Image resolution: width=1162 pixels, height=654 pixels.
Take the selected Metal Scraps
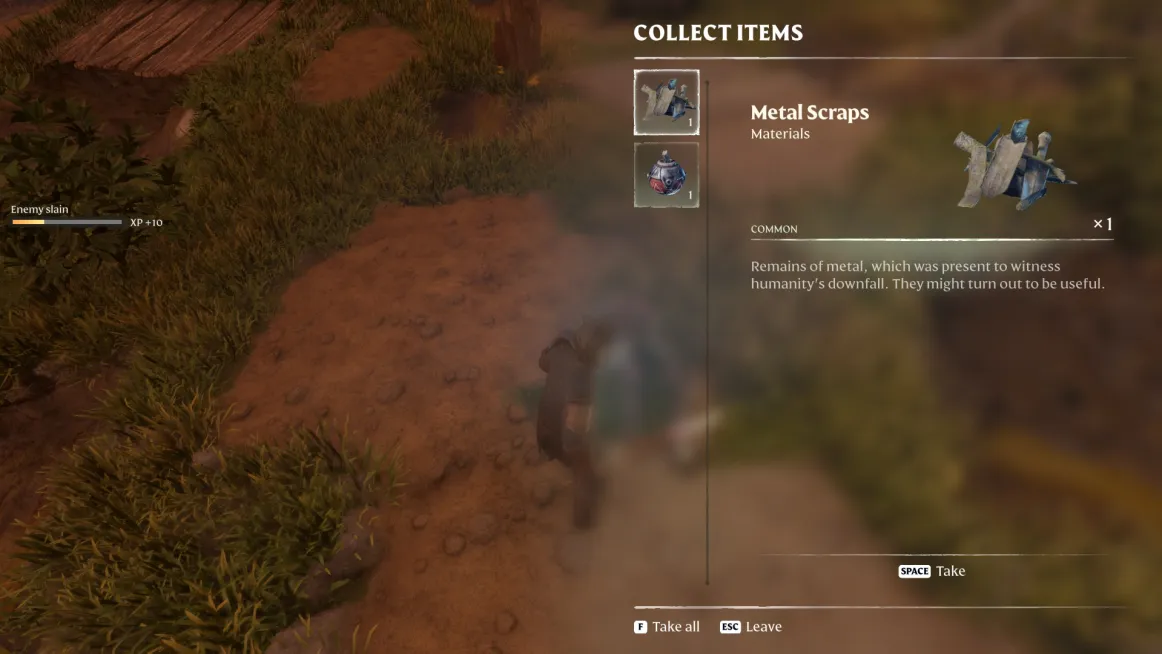click(x=932, y=571)
